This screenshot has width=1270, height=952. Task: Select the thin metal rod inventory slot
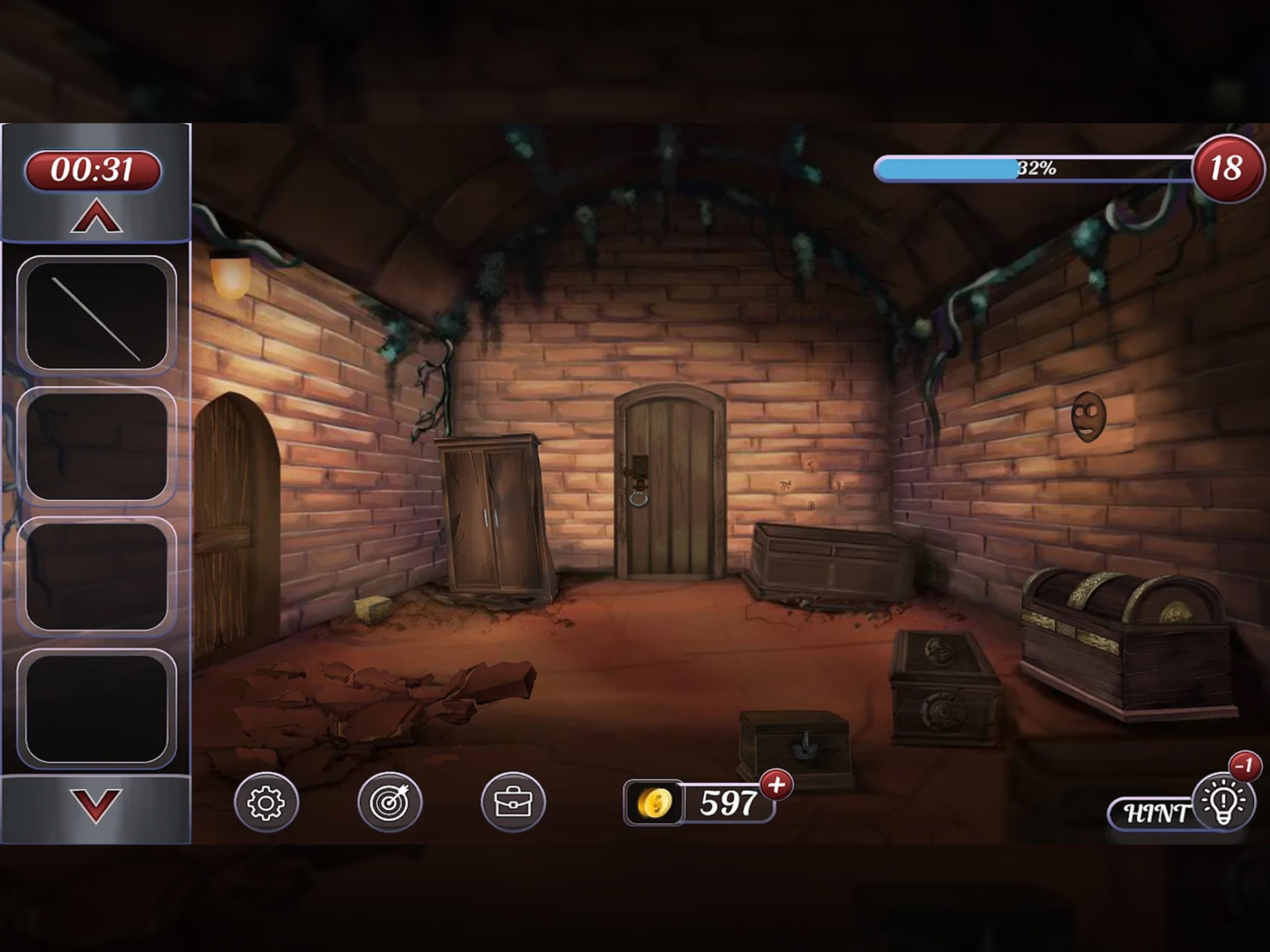click(96, 316)
